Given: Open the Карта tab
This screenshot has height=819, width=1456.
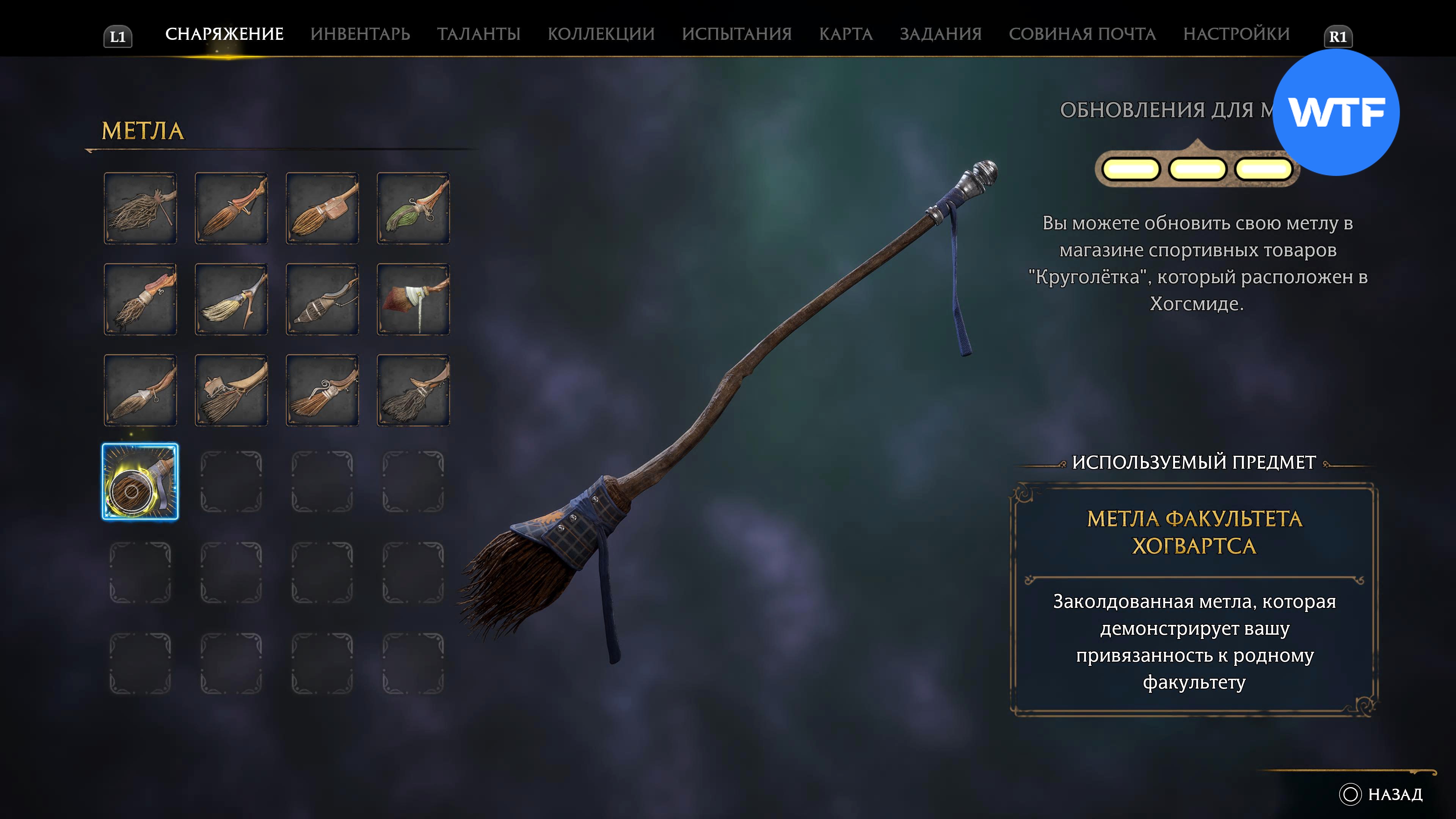Looking at the screenshot, I should click(846, 34).
